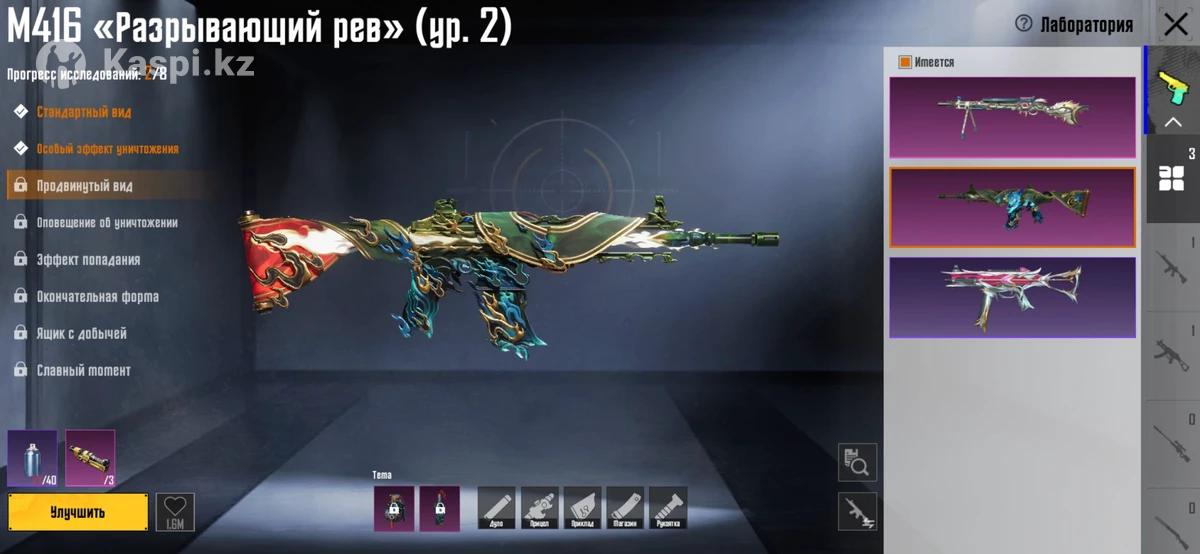Like the skin with the heart button

pos(175,512)
